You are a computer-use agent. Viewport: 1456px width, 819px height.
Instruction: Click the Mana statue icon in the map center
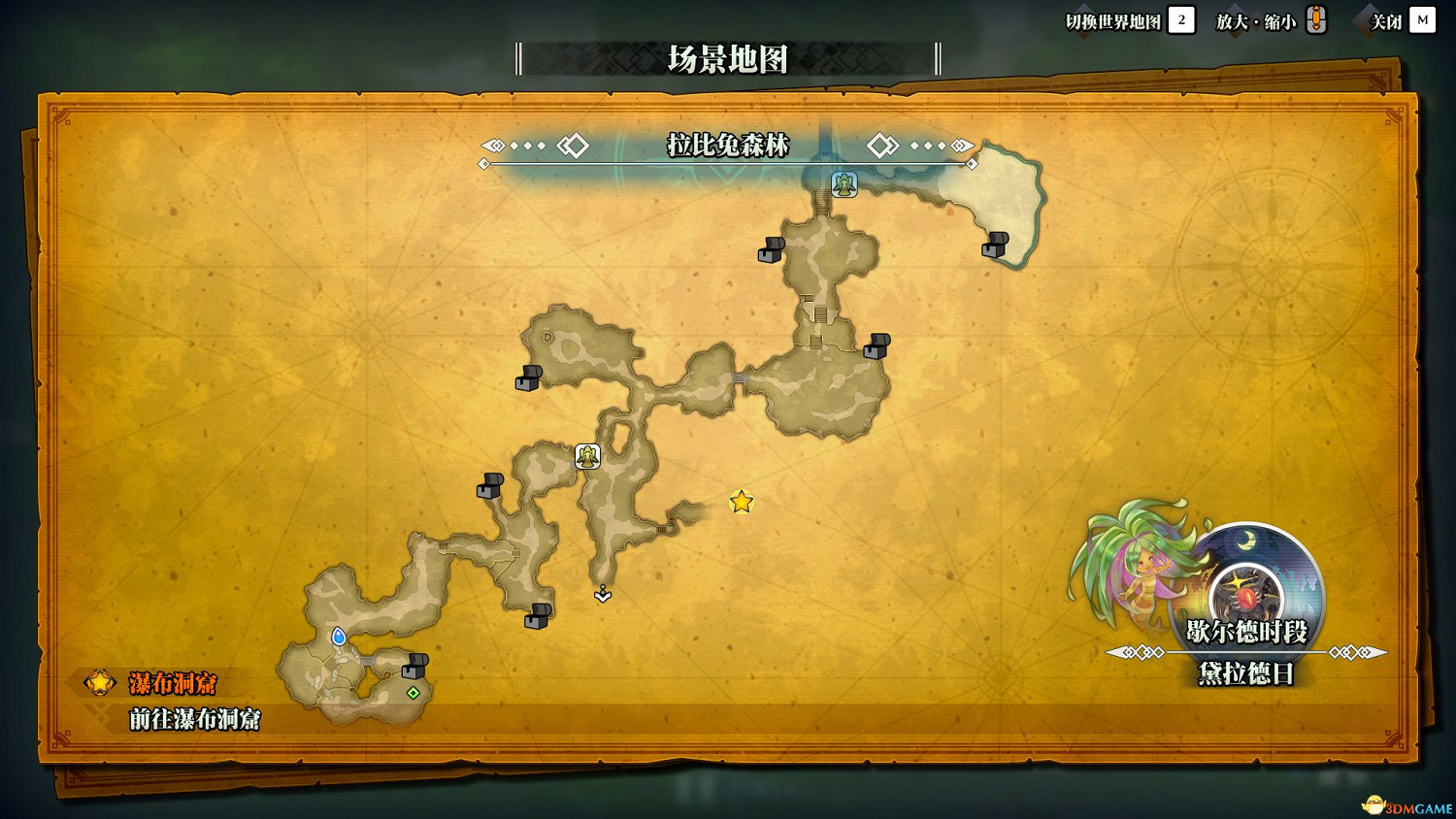point(589,454)
